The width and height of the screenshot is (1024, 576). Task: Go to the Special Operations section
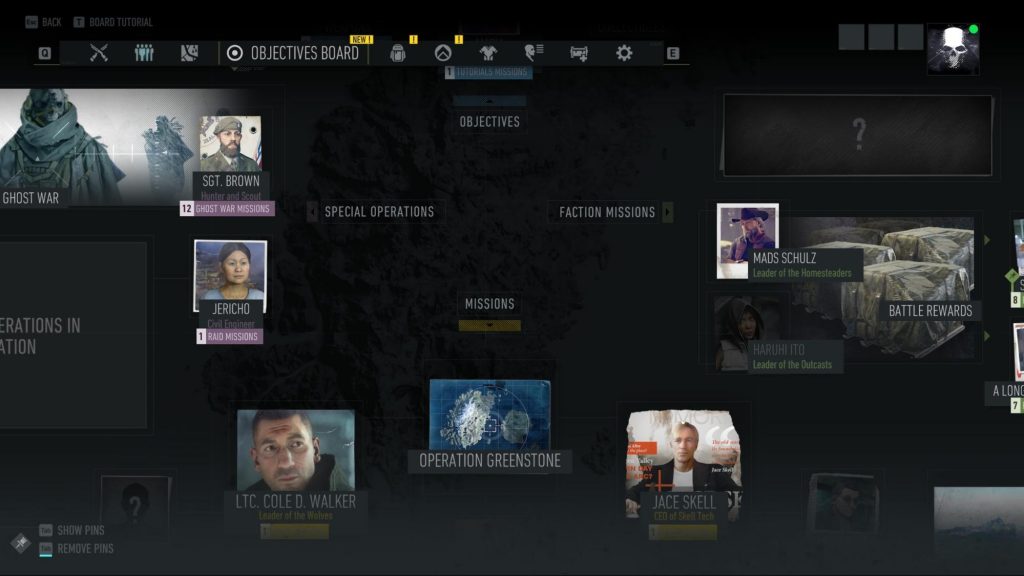point(378,212)
